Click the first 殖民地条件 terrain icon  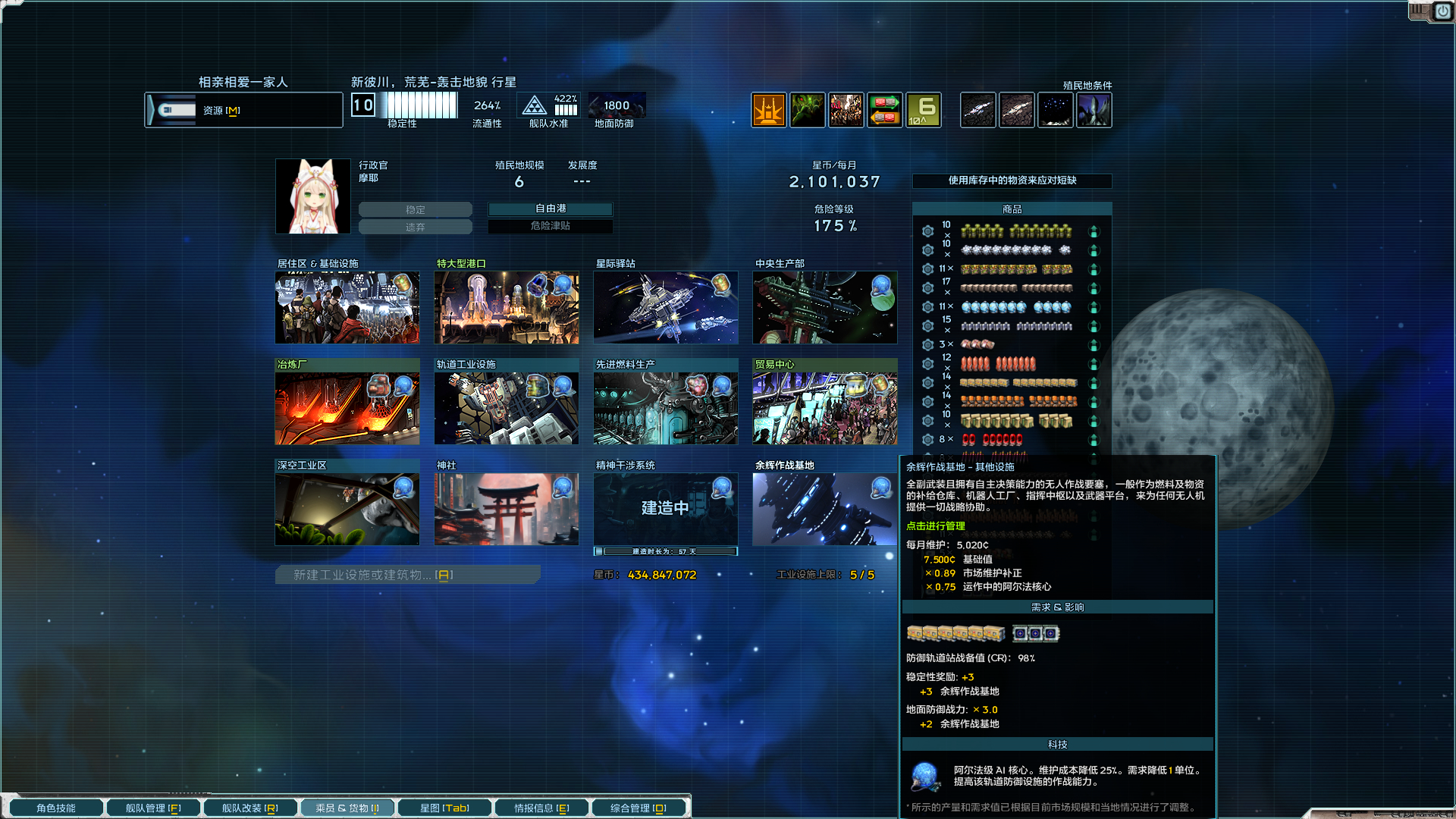pos(977,110)
